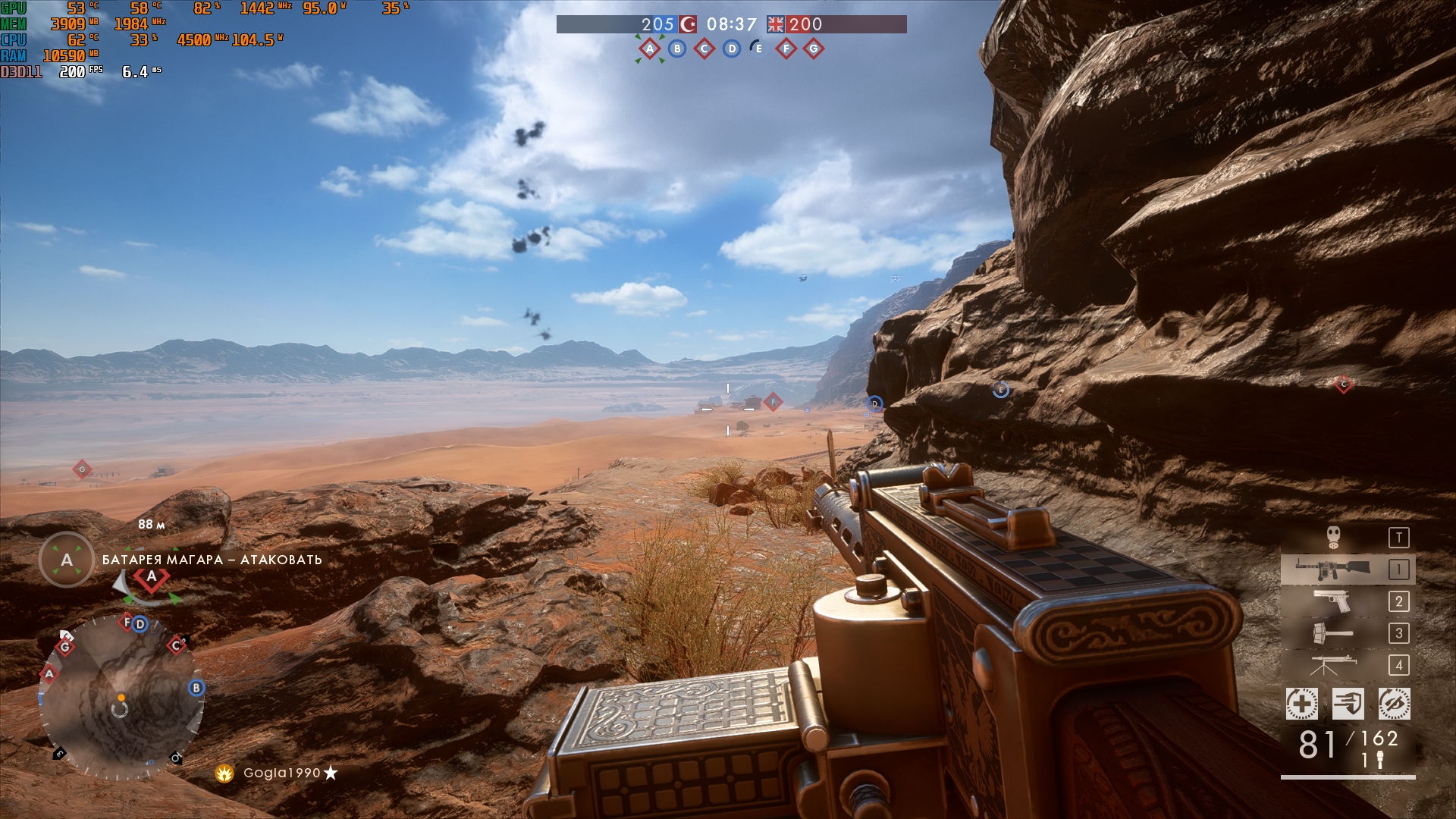Click the blue B marker on minimap
This screenshot has height=819, width=1456.
tap(196, 688)
